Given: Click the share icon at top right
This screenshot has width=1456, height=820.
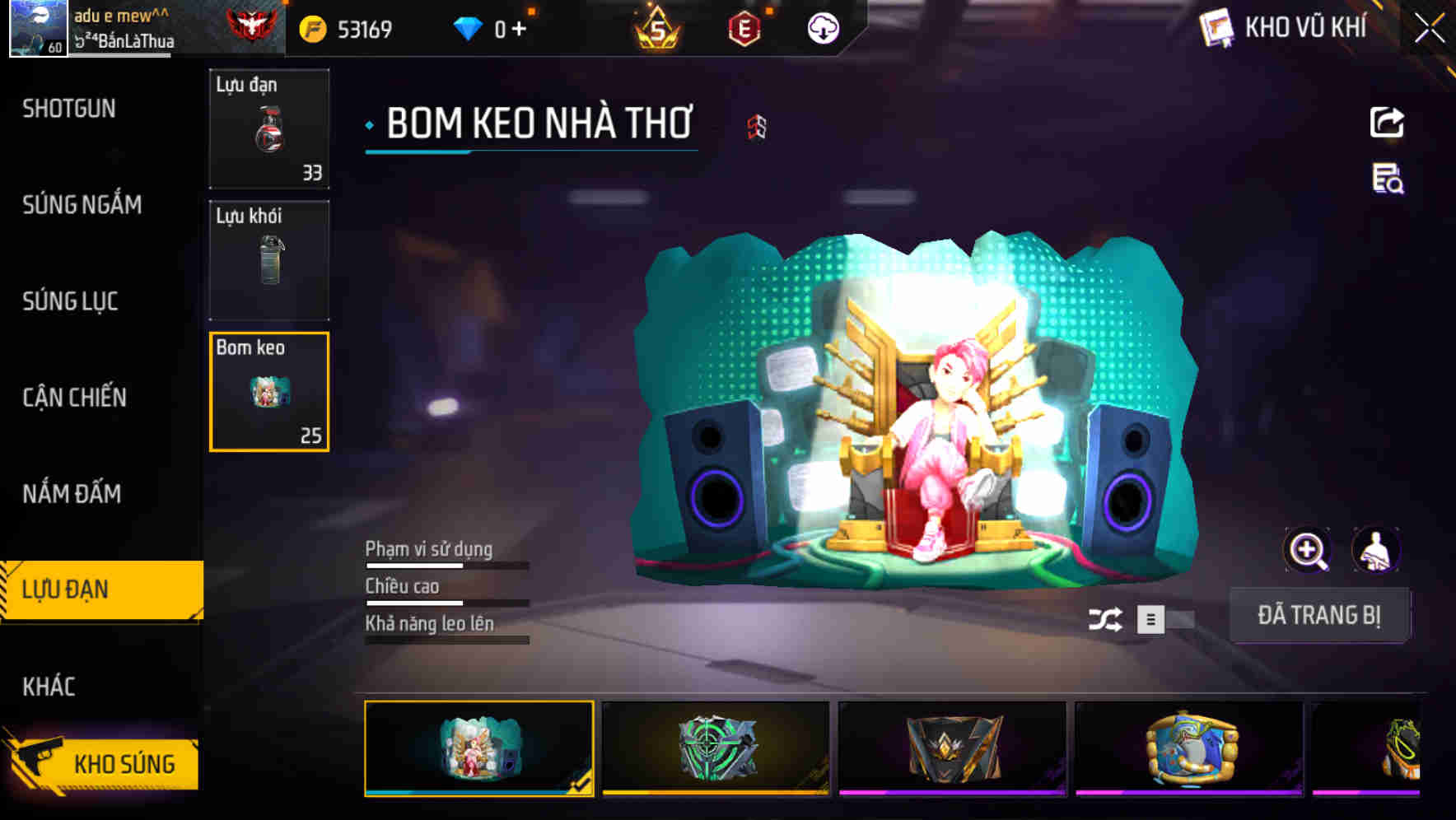Looking at the screenshot, I should 1386,121.
